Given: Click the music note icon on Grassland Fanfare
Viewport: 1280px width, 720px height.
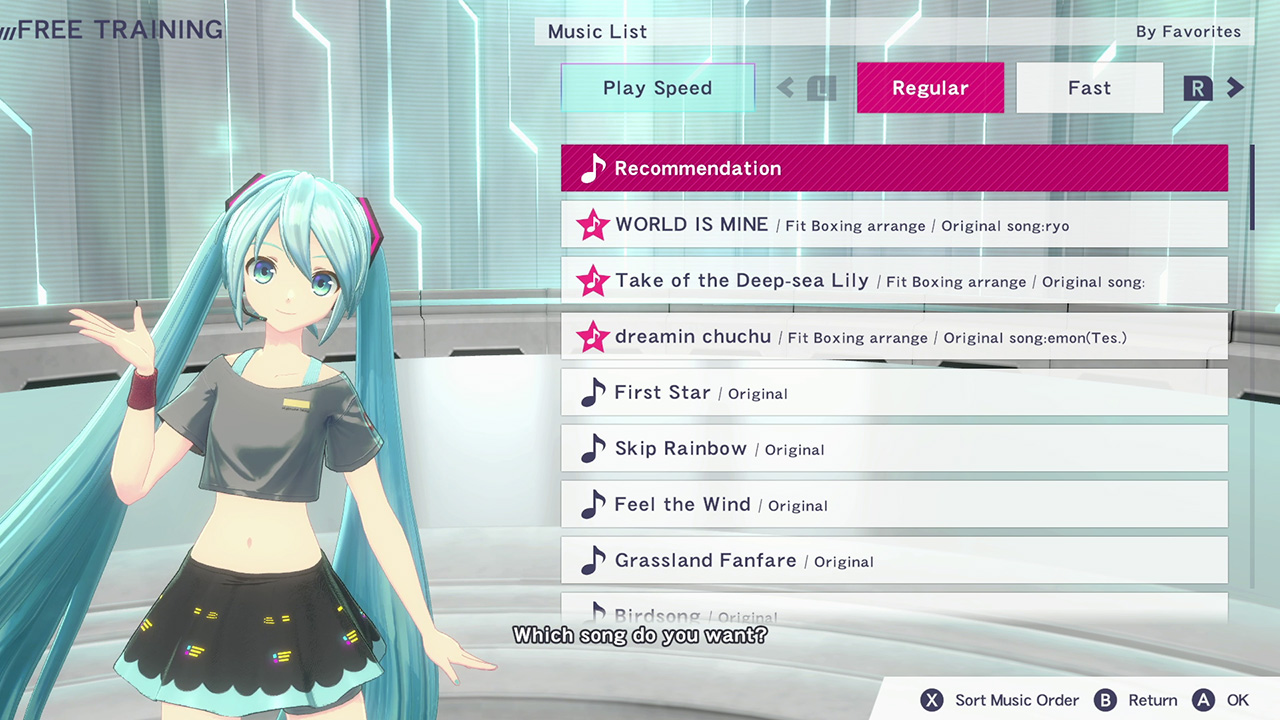Looking at the screenshot, I should [592, 560].
